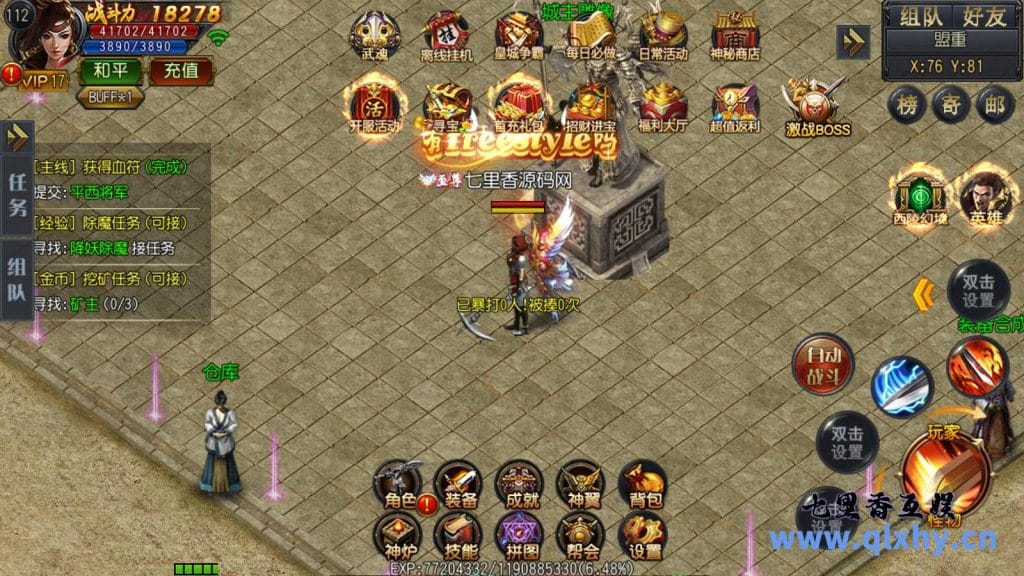Open the 神秘商店 mystery shop

(735, 37)
